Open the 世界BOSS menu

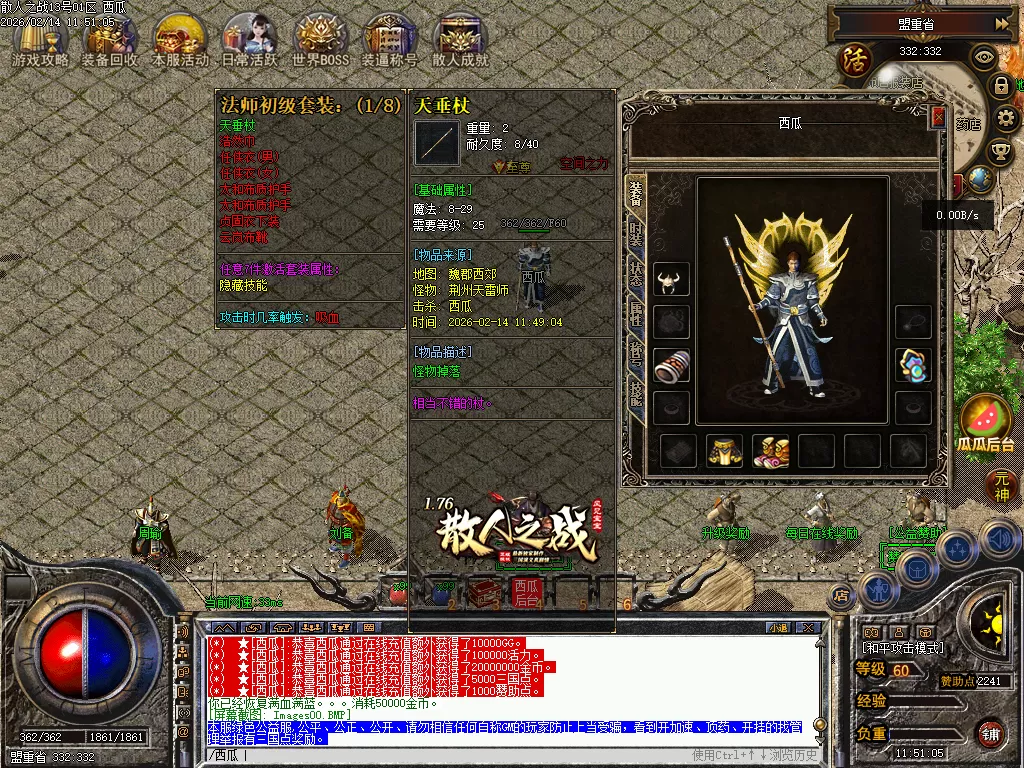pos(320,42)
